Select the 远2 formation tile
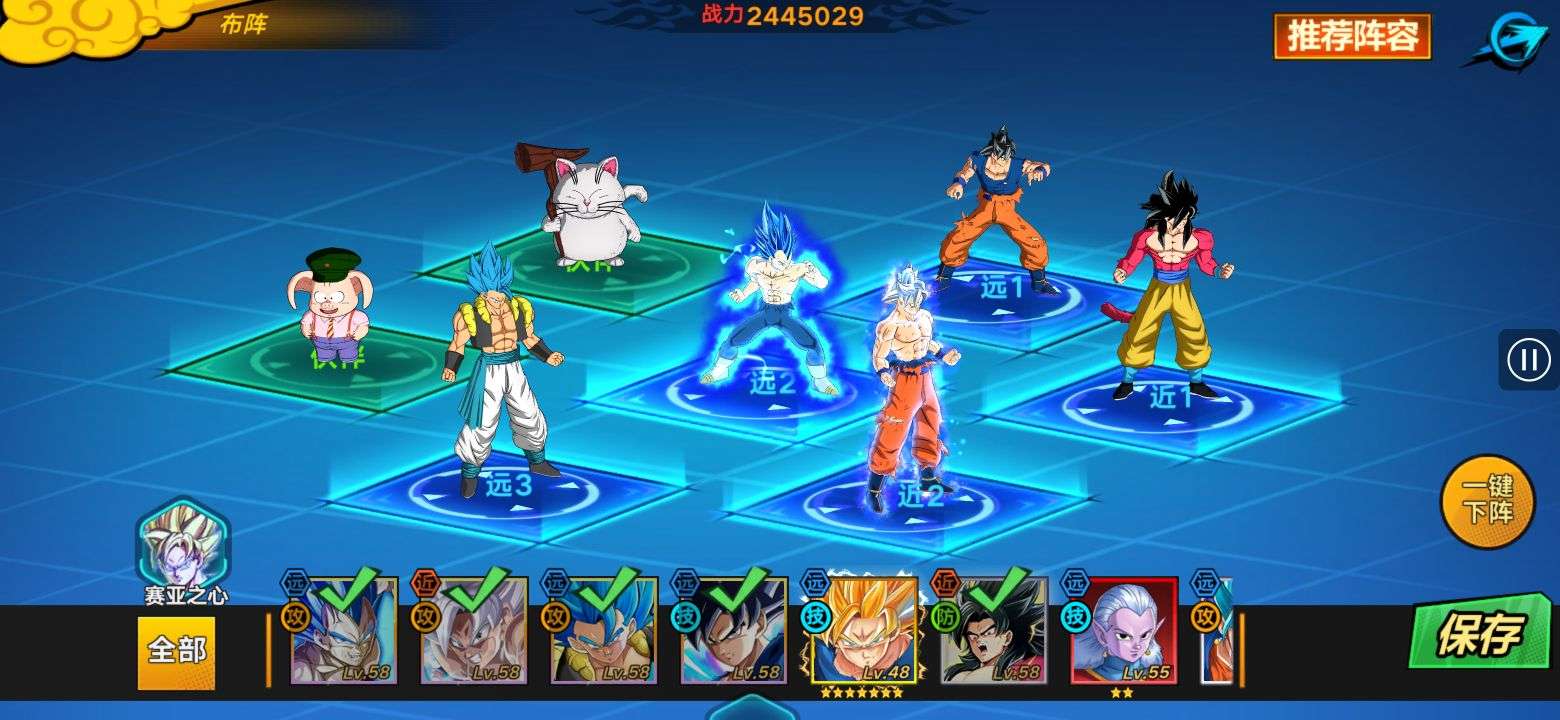 (770, 385)
